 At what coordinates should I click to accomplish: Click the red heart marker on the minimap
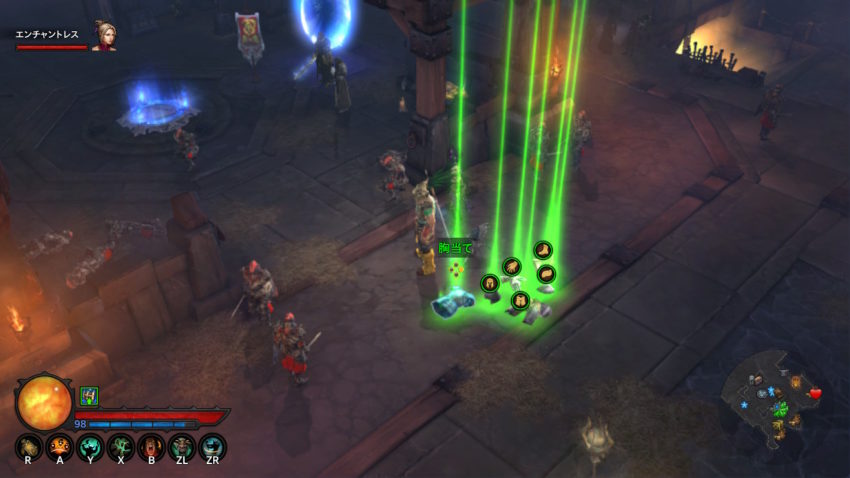pos(815,393)
